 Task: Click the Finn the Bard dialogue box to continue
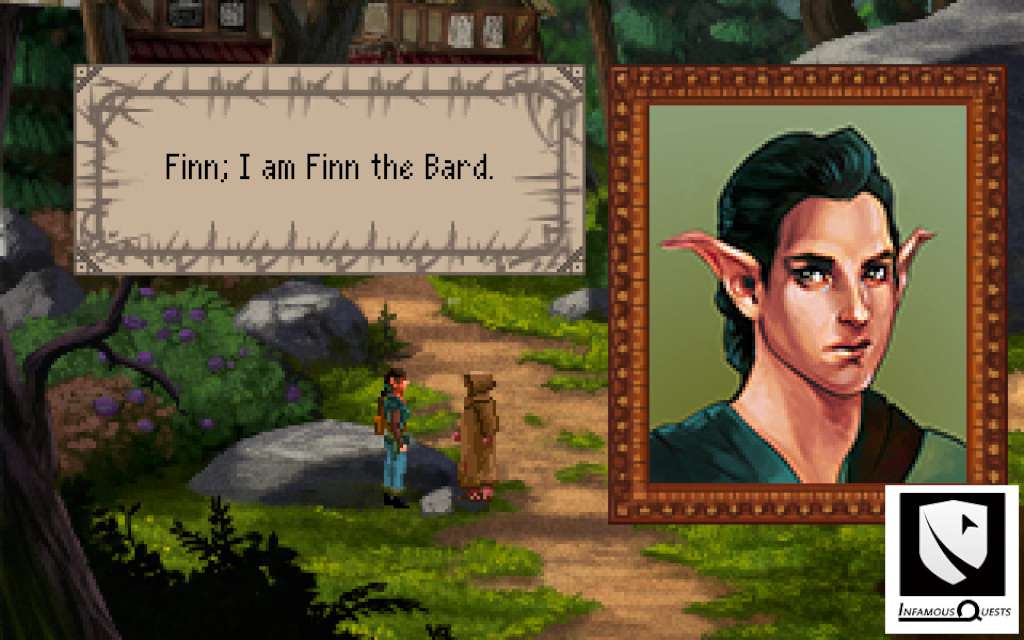click(x=329, y=169)
